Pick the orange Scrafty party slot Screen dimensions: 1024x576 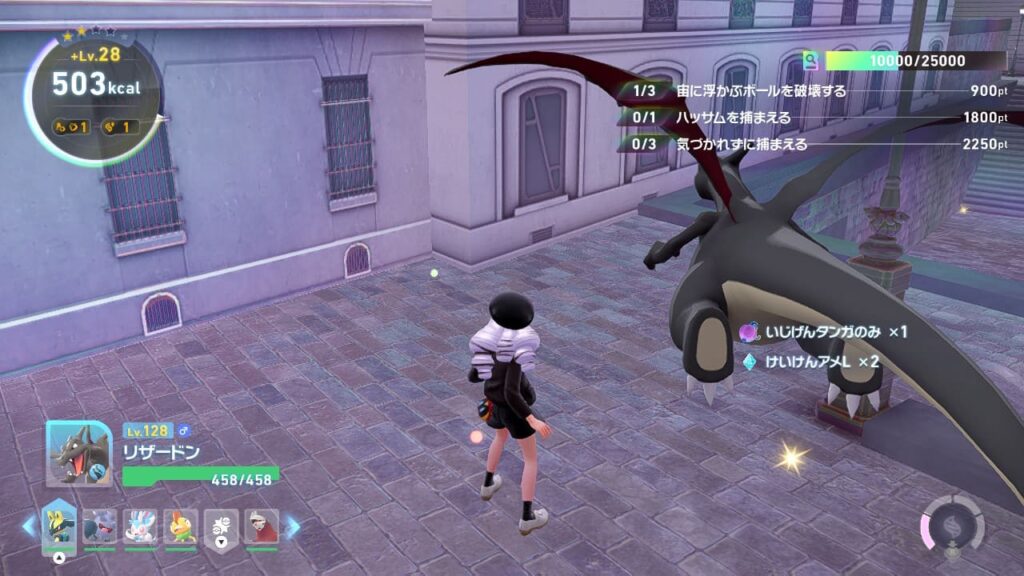tap(181, 526)
